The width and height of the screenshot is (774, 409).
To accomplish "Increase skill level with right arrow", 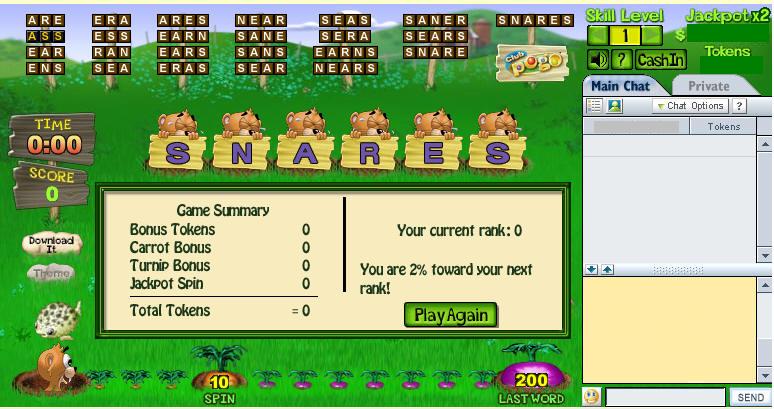I will (652, 36).
